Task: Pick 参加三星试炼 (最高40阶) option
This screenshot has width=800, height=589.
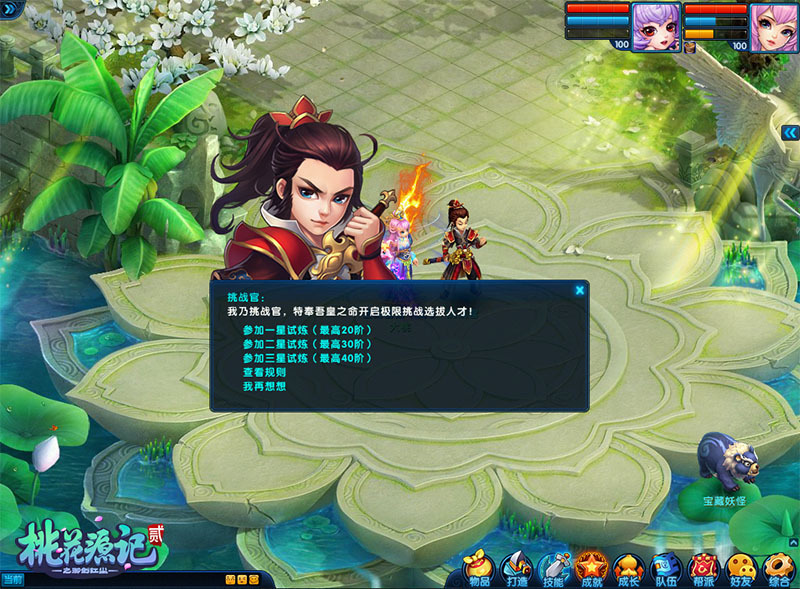Action: (x=308, y=358)
